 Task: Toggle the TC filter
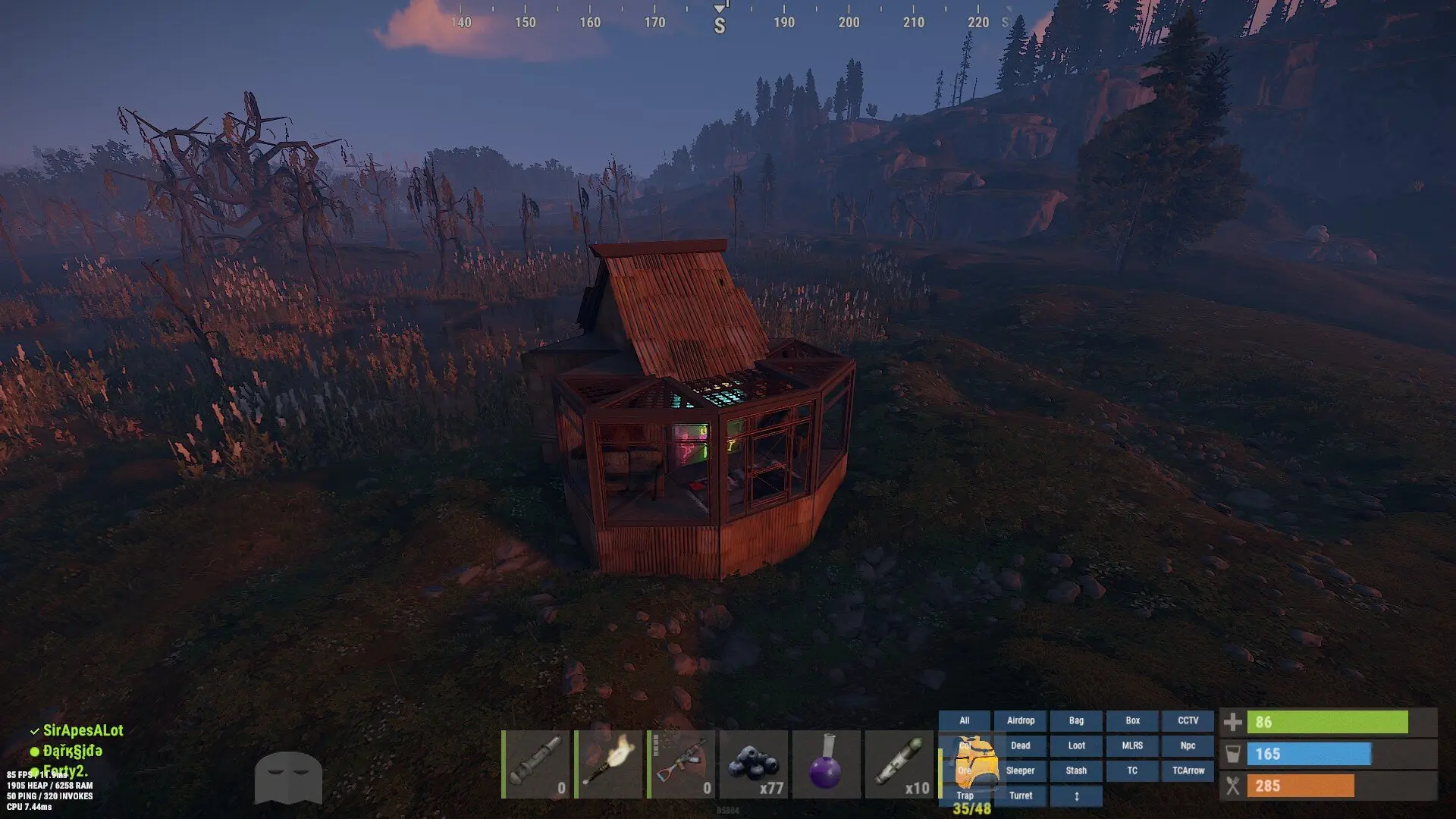click(x=1132, y=770)
